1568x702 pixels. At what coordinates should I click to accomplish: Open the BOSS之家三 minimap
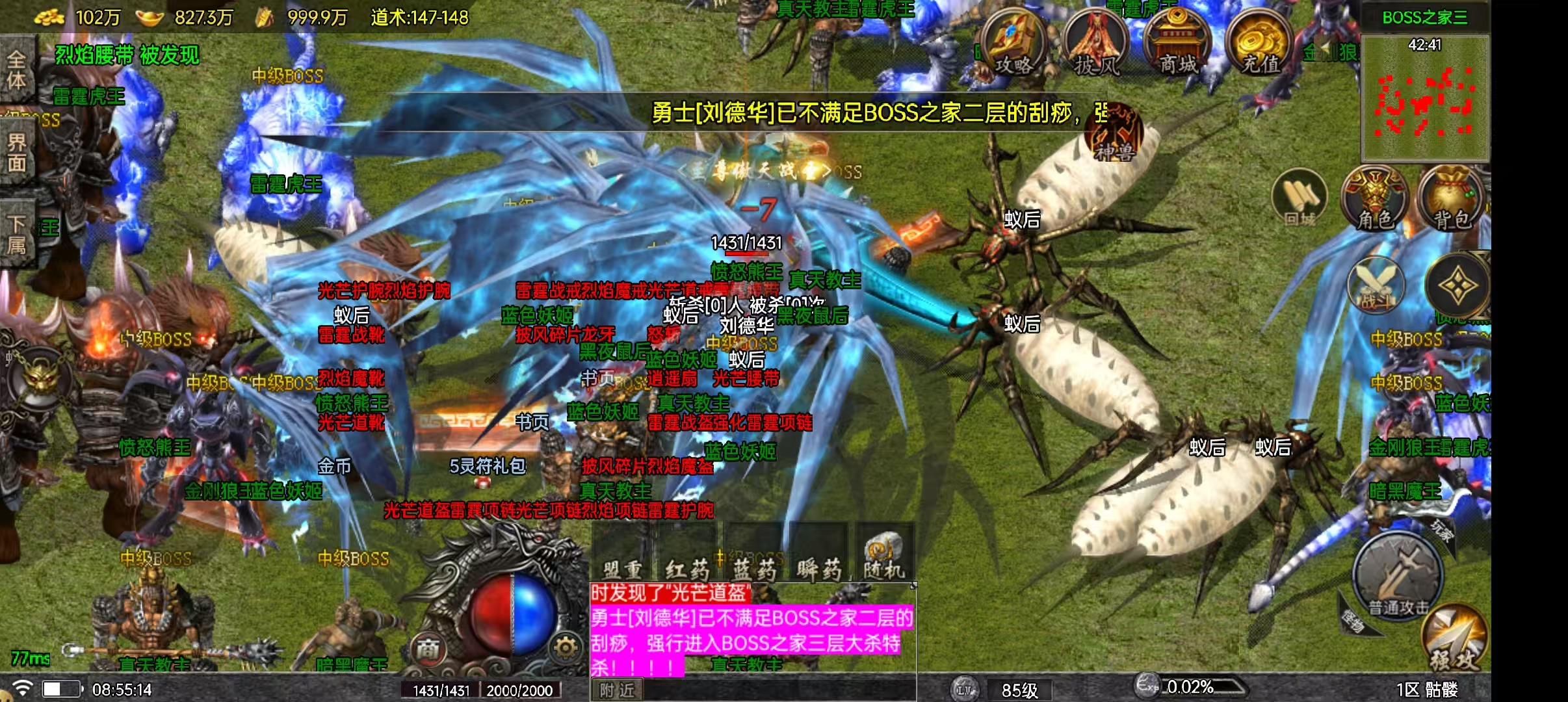(x=1425, y=97)
